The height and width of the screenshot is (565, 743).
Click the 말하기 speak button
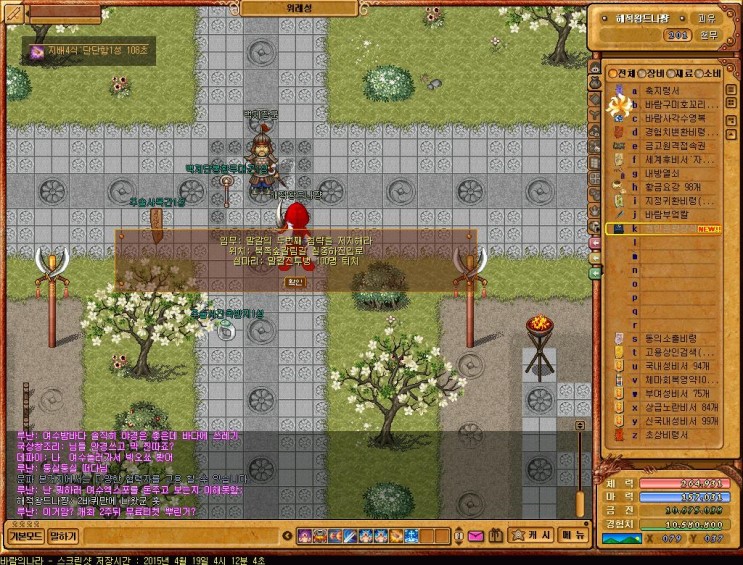pyautogui.click(x=62, y=536)
